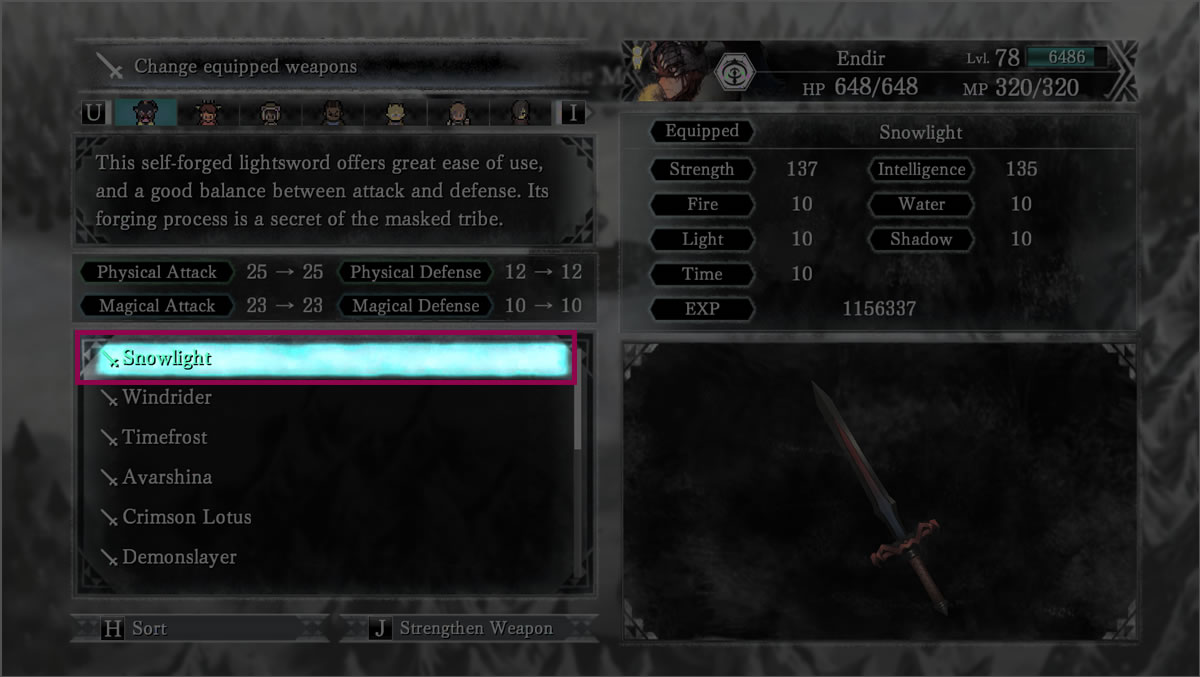This screenshot has height=677, width=1200.
Task: Choose the blue-shirted dark-skinned character tab
Action: coord(333,112)
